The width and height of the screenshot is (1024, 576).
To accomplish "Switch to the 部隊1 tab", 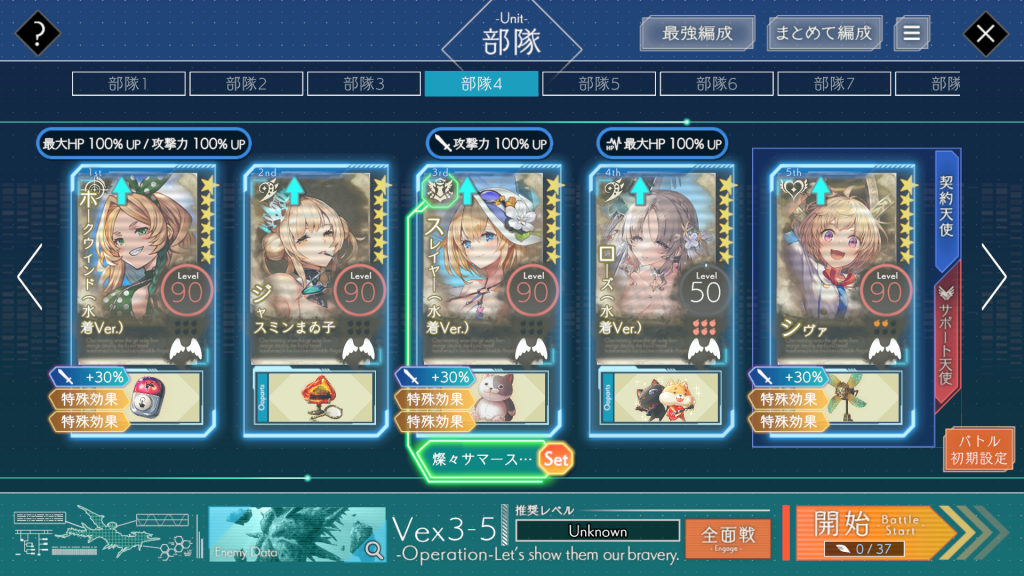I will [127, 84].
